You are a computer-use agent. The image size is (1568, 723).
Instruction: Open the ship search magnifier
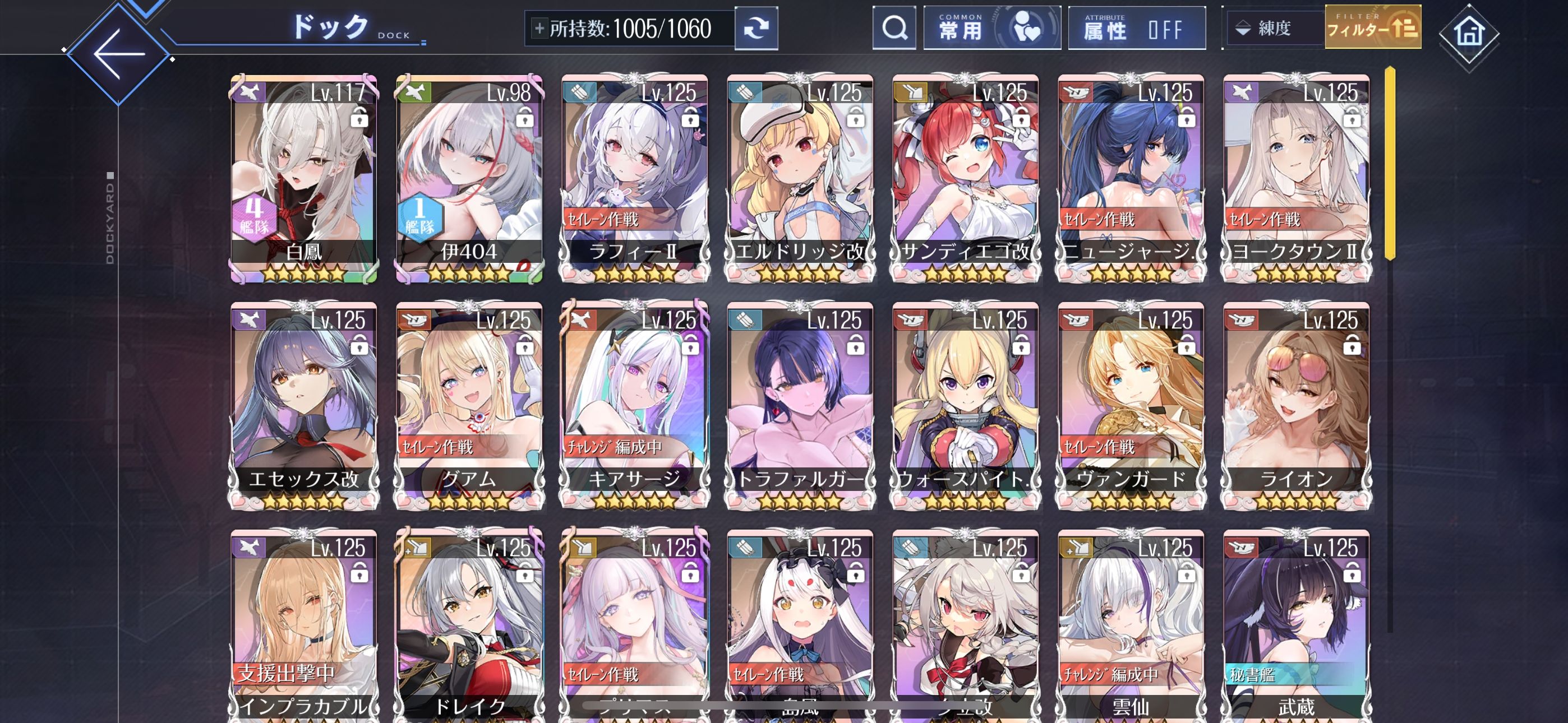[893, 28]
